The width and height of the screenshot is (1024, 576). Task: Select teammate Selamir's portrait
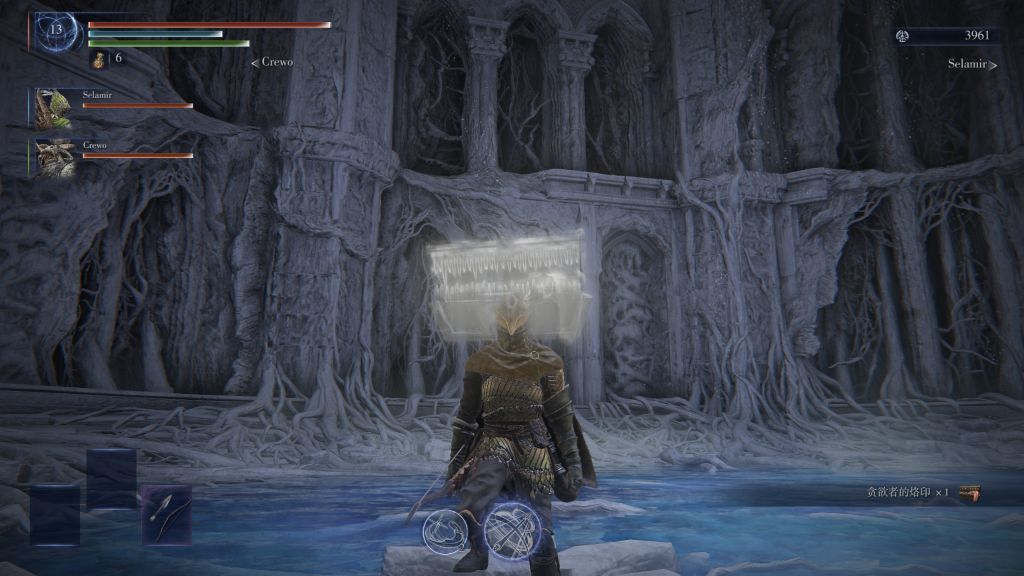(54, 105)
